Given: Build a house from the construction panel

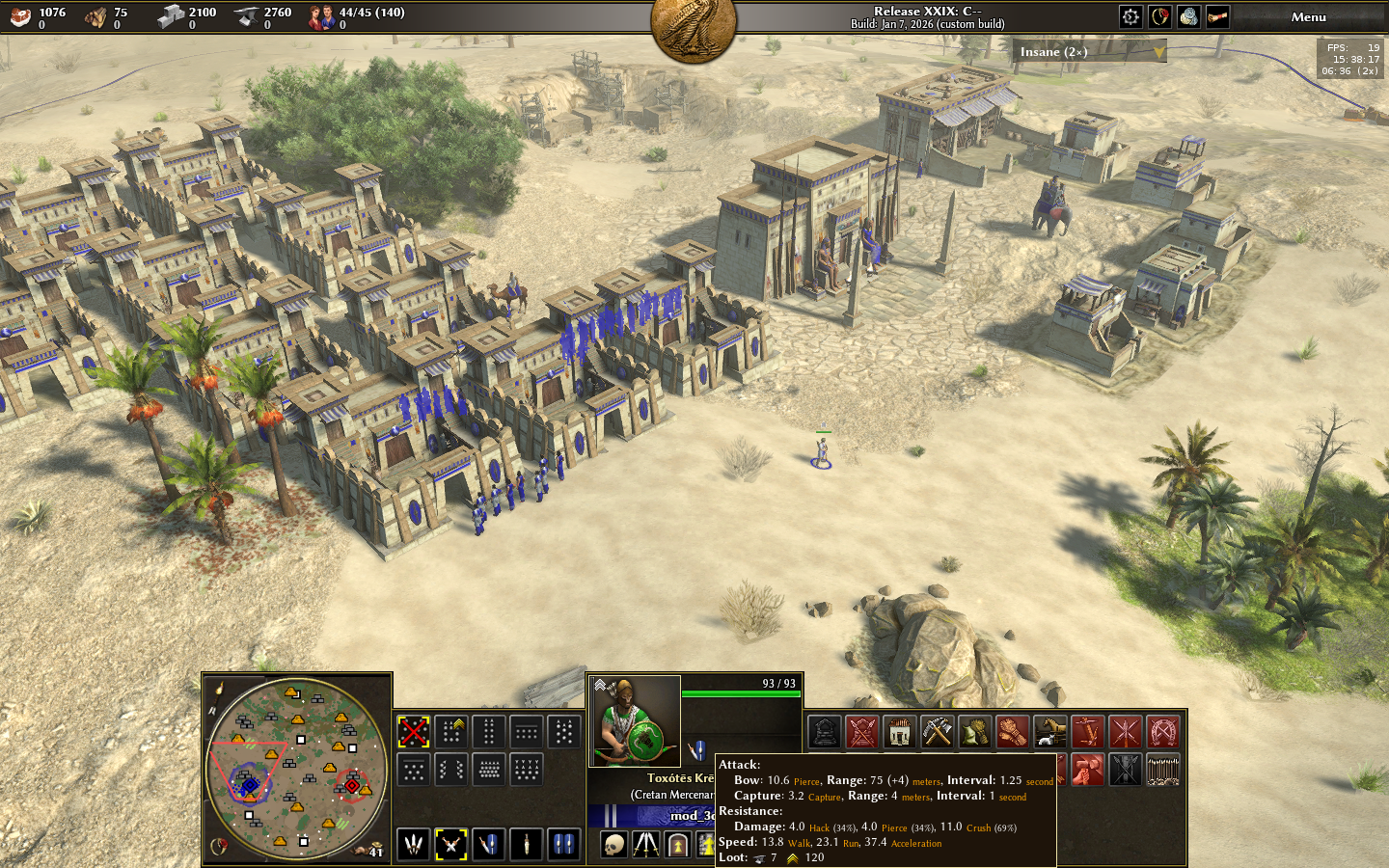Looking at the screenshot, I should [x=899, y=733].
